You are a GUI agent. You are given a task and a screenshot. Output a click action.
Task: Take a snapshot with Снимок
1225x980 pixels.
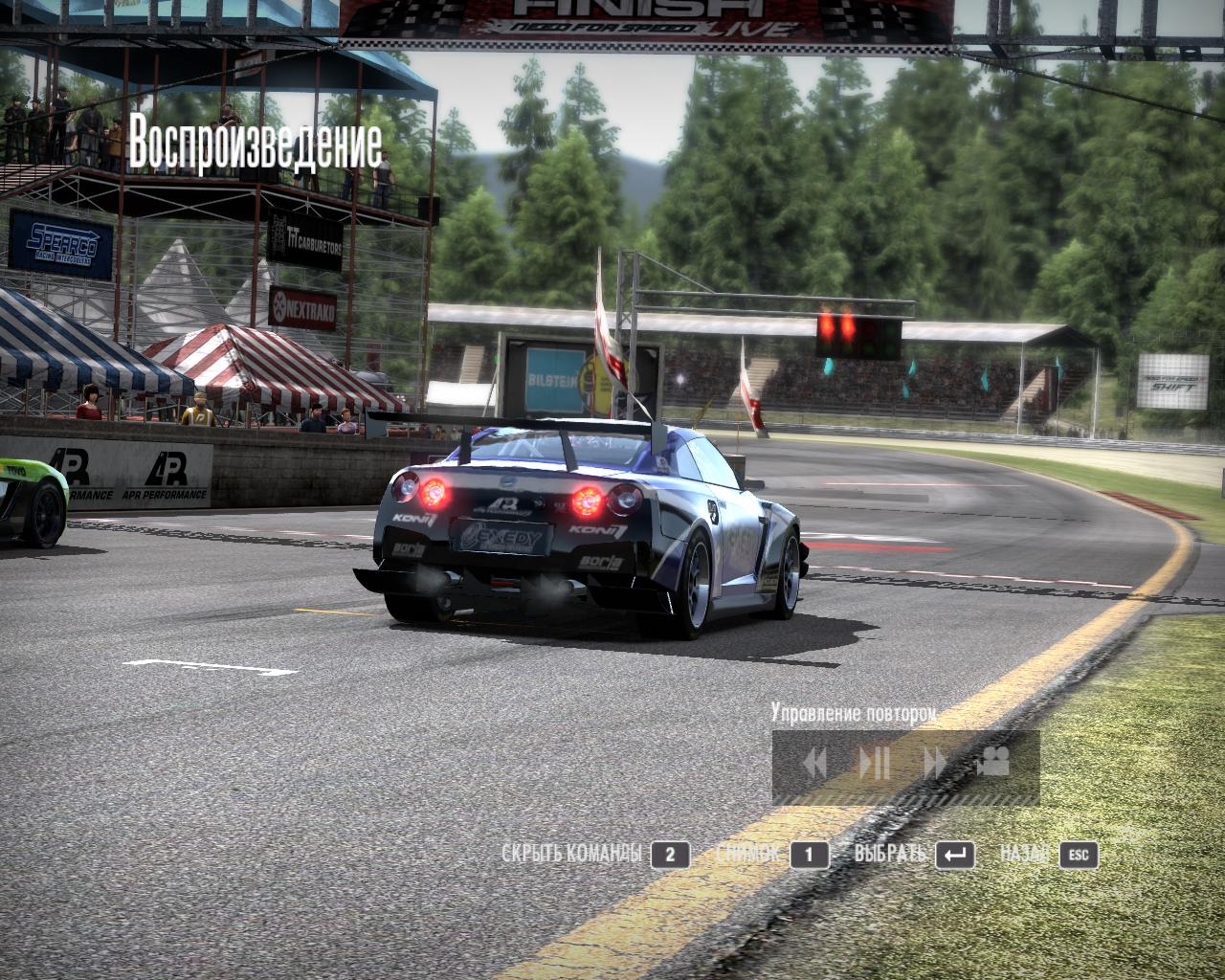tap(747, 854)
